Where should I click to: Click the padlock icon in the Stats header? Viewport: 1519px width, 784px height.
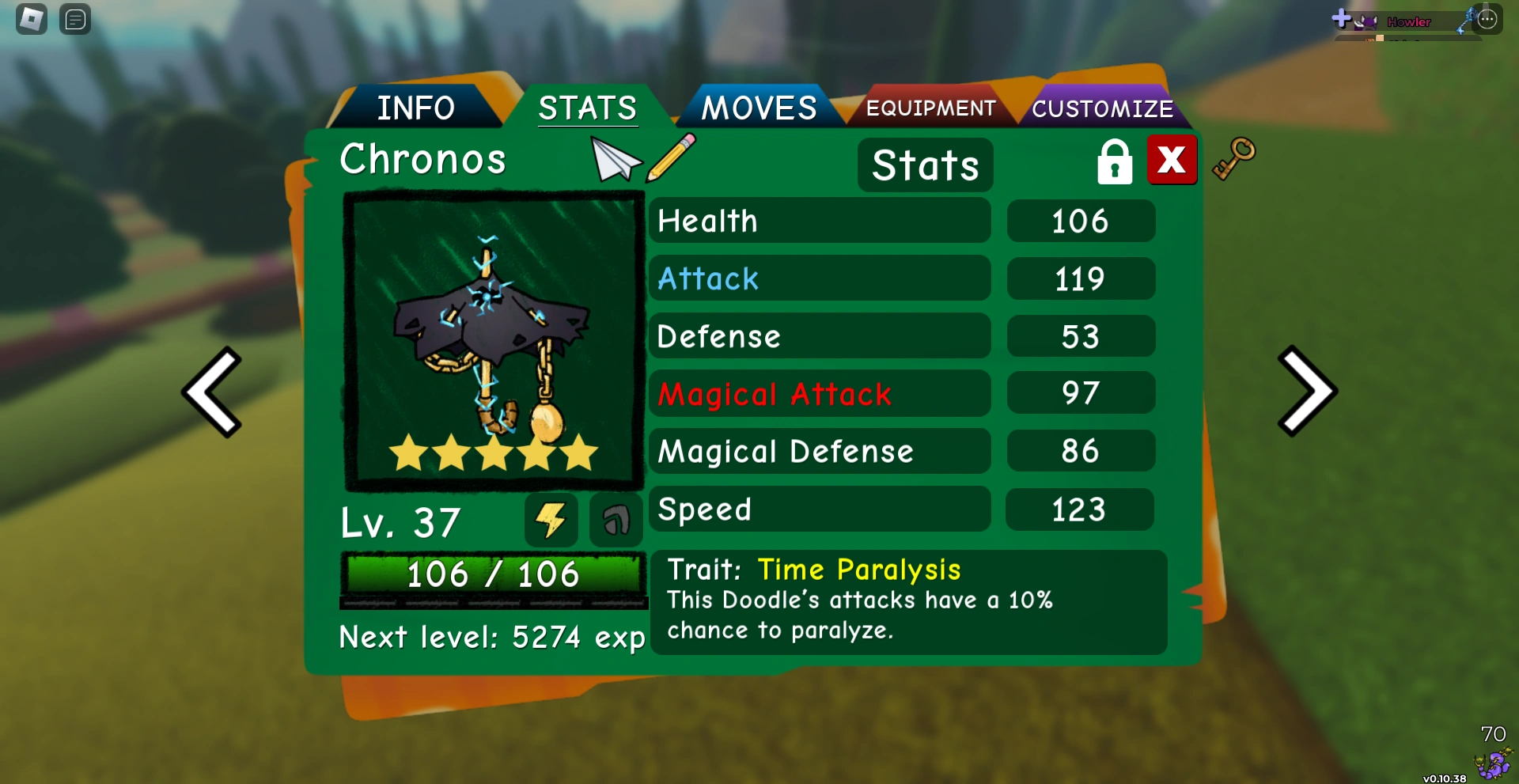(1114, 160)
